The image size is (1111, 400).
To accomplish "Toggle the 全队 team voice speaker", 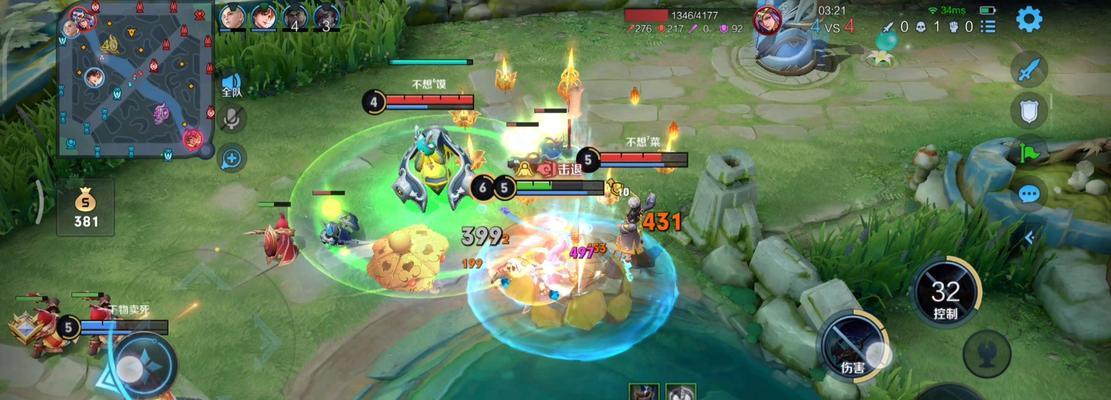I will (232, 86).
